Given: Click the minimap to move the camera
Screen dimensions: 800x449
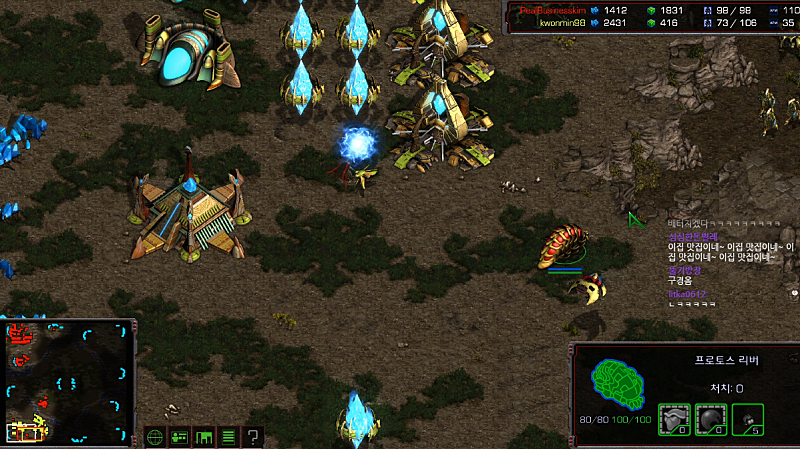Looking at the screenshot, I should [68, 381].
